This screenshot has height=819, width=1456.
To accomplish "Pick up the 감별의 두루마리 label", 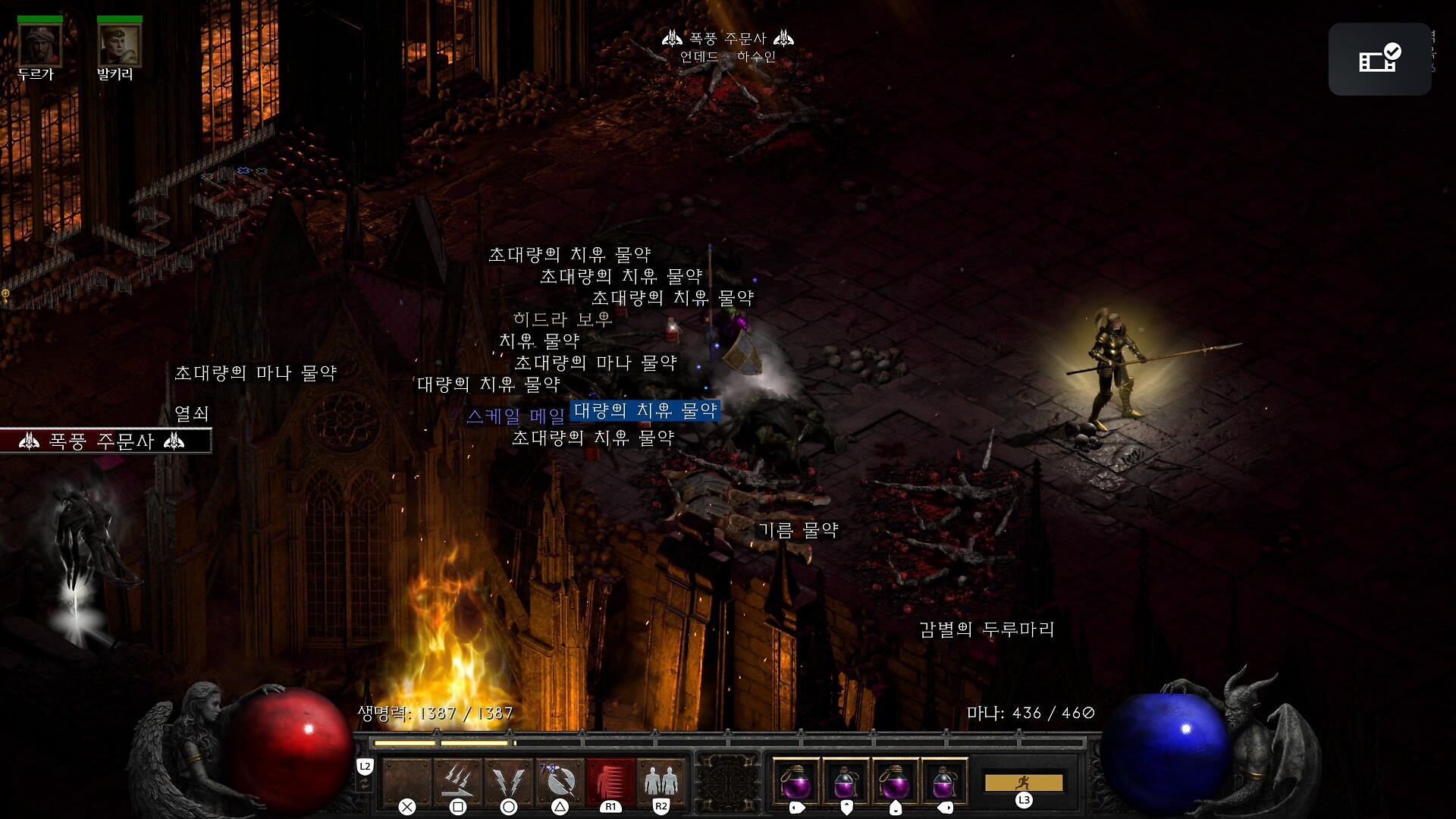I will coord(987,629).
